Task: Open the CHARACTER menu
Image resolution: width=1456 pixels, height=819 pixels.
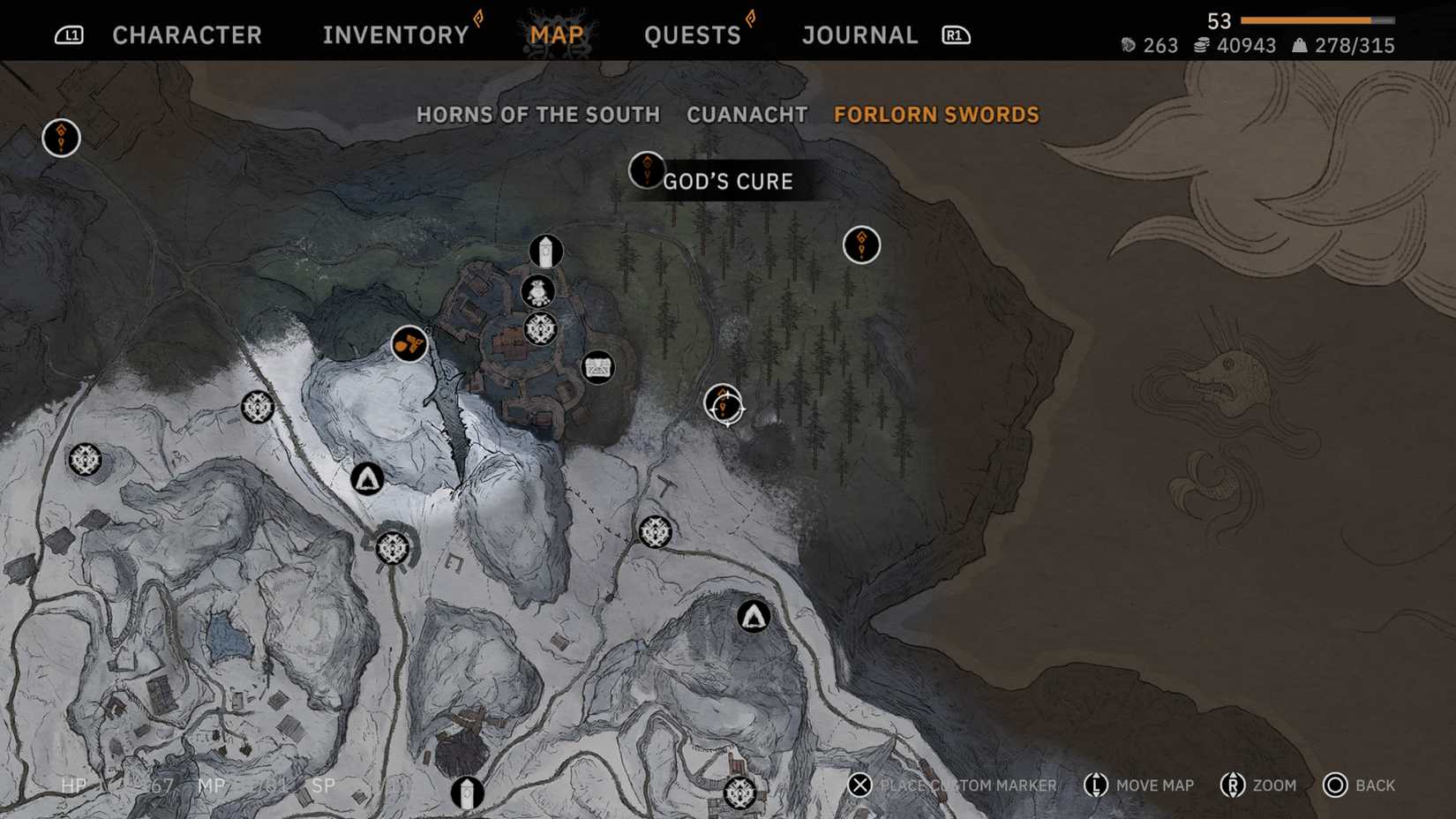Action: pos(186,34)
